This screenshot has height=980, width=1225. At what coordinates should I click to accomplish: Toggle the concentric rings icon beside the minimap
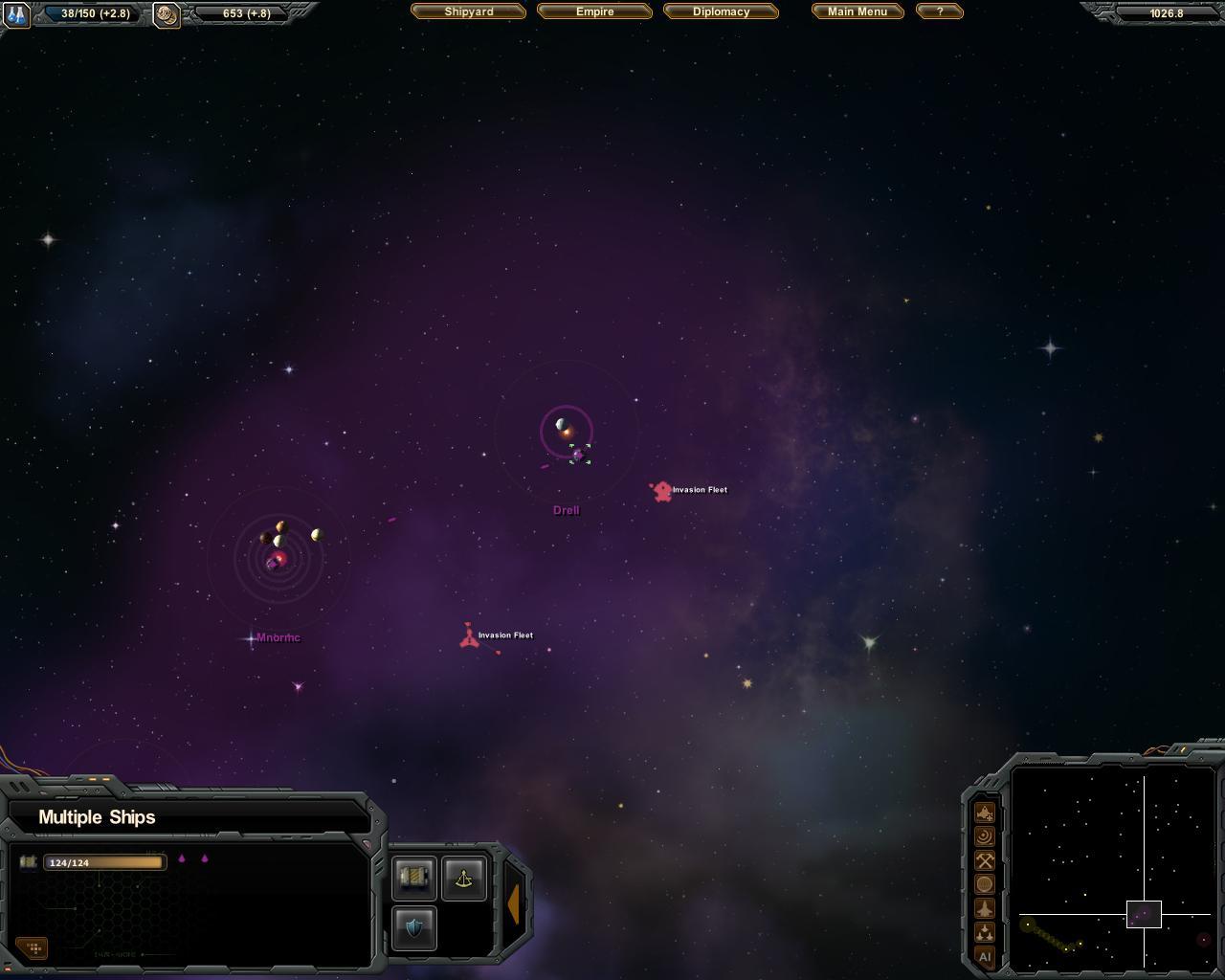point(985,836)
